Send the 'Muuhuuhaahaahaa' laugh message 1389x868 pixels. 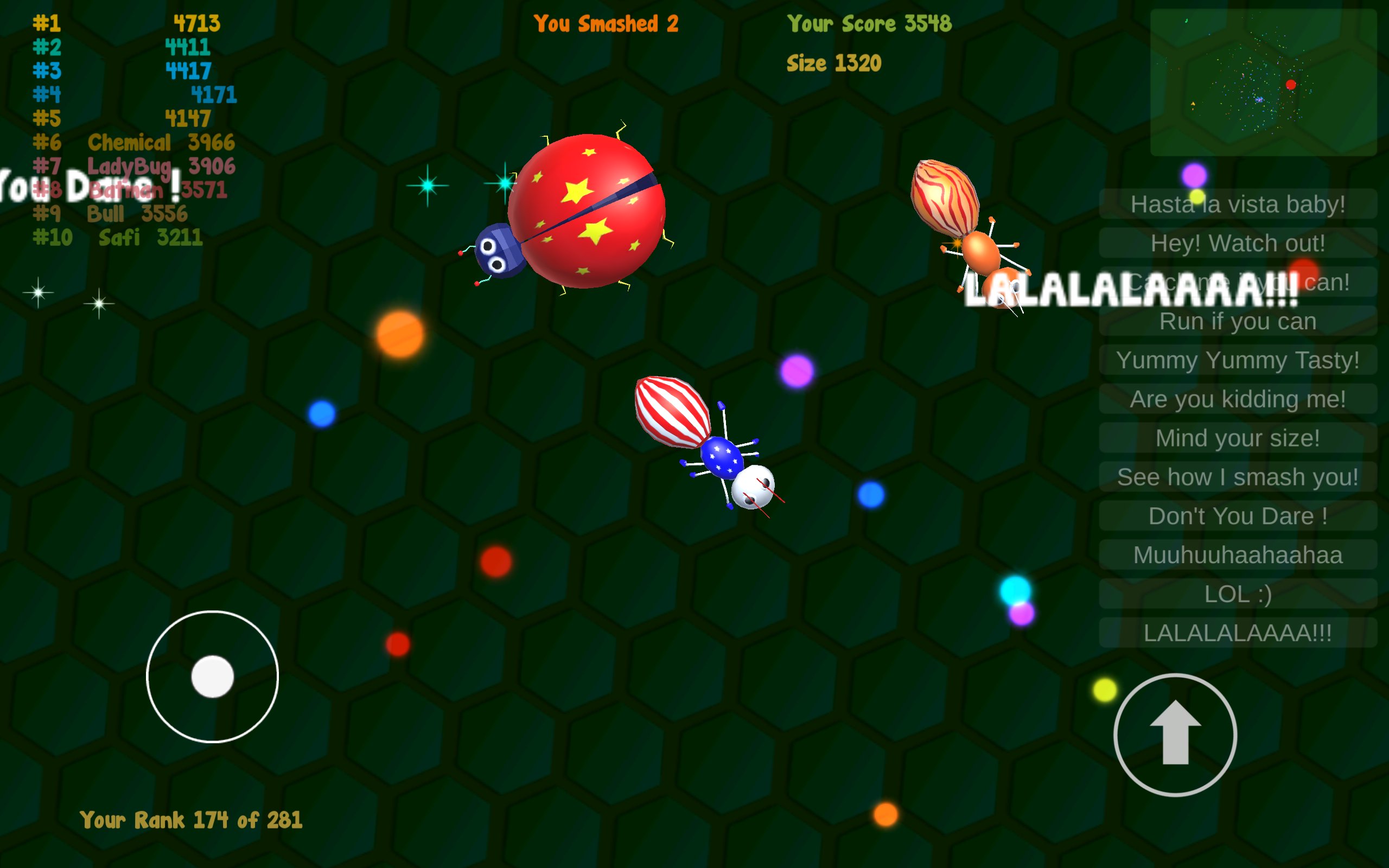1237,554
